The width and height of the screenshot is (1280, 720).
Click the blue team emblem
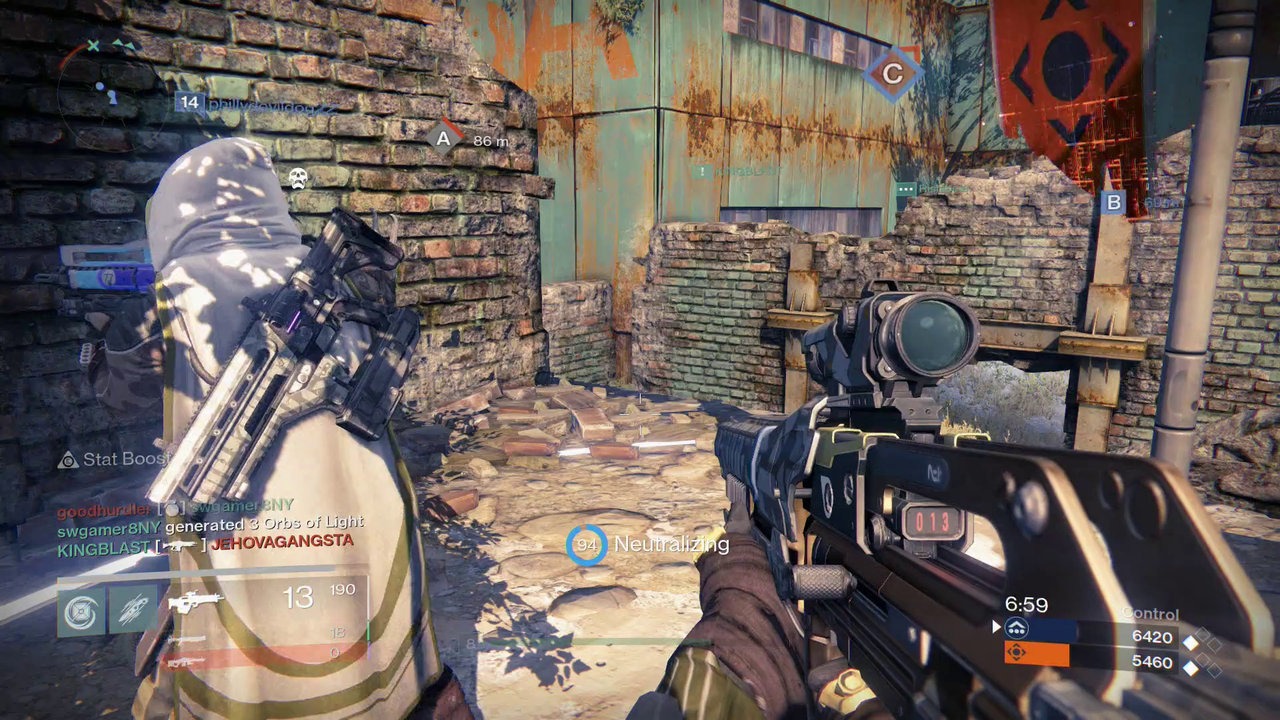(x=1016, y=630)
